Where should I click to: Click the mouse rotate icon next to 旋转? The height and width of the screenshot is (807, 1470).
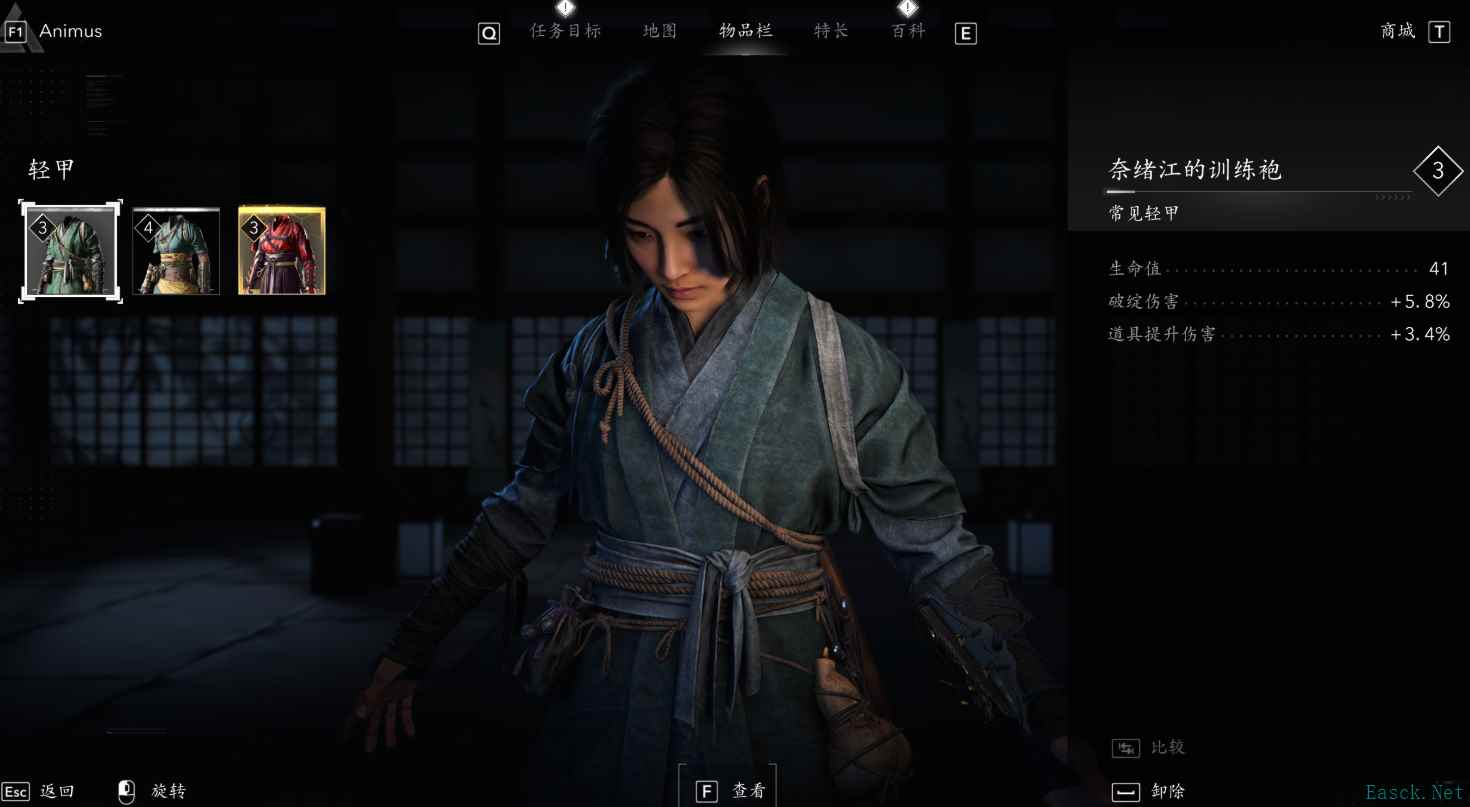pos(124,790)
